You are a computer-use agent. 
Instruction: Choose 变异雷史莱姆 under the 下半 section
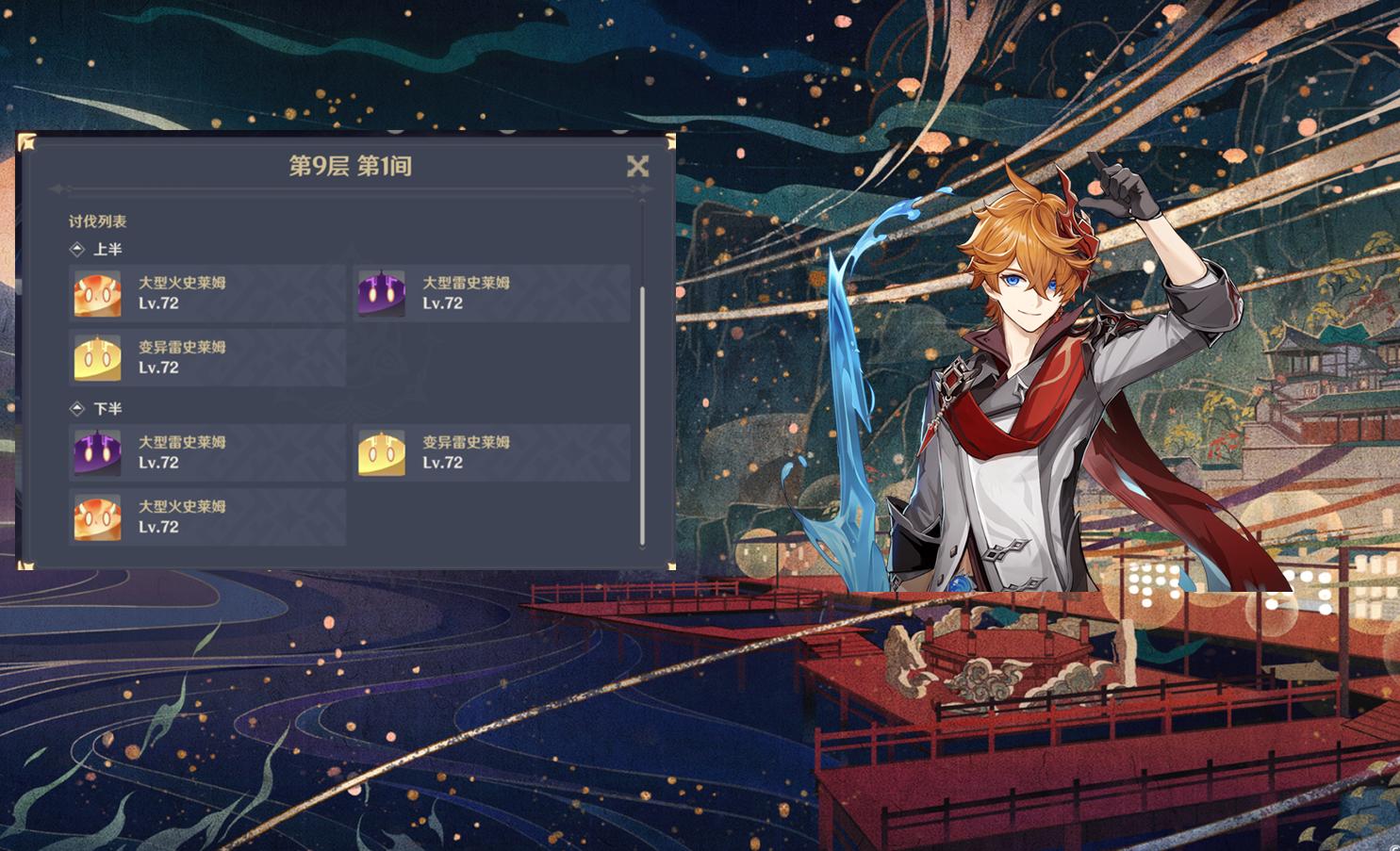pyautogui.click(x=491, y=452)
